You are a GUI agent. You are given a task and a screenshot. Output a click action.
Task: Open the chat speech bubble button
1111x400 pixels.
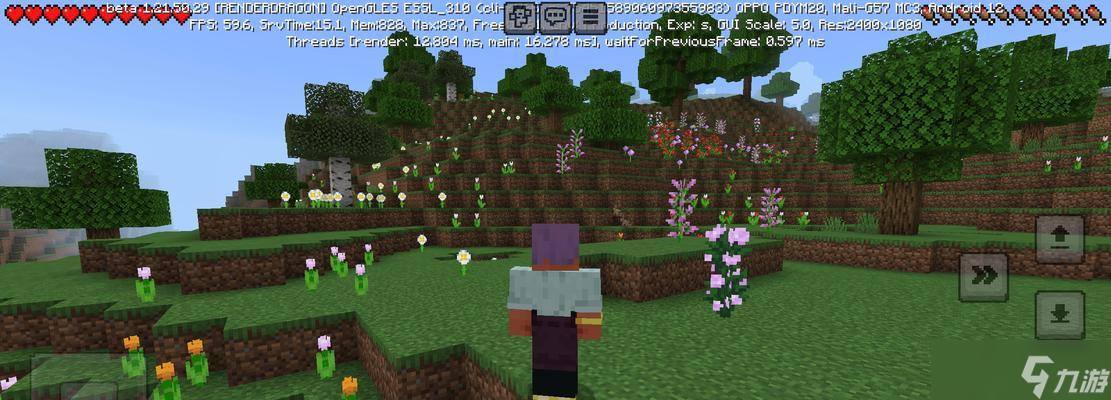555,17
